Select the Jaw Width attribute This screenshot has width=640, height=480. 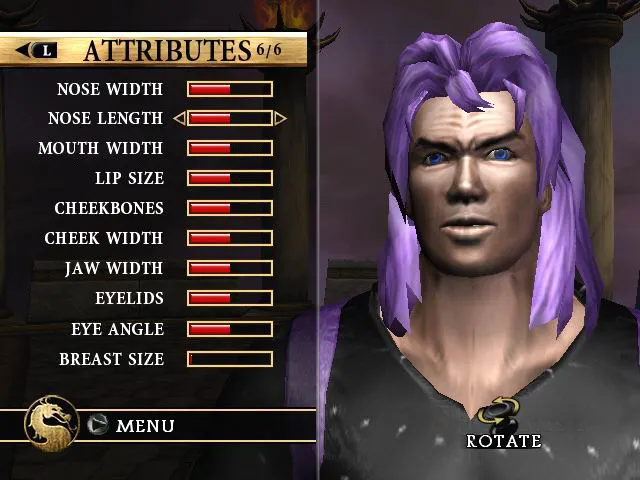point(113,269)
